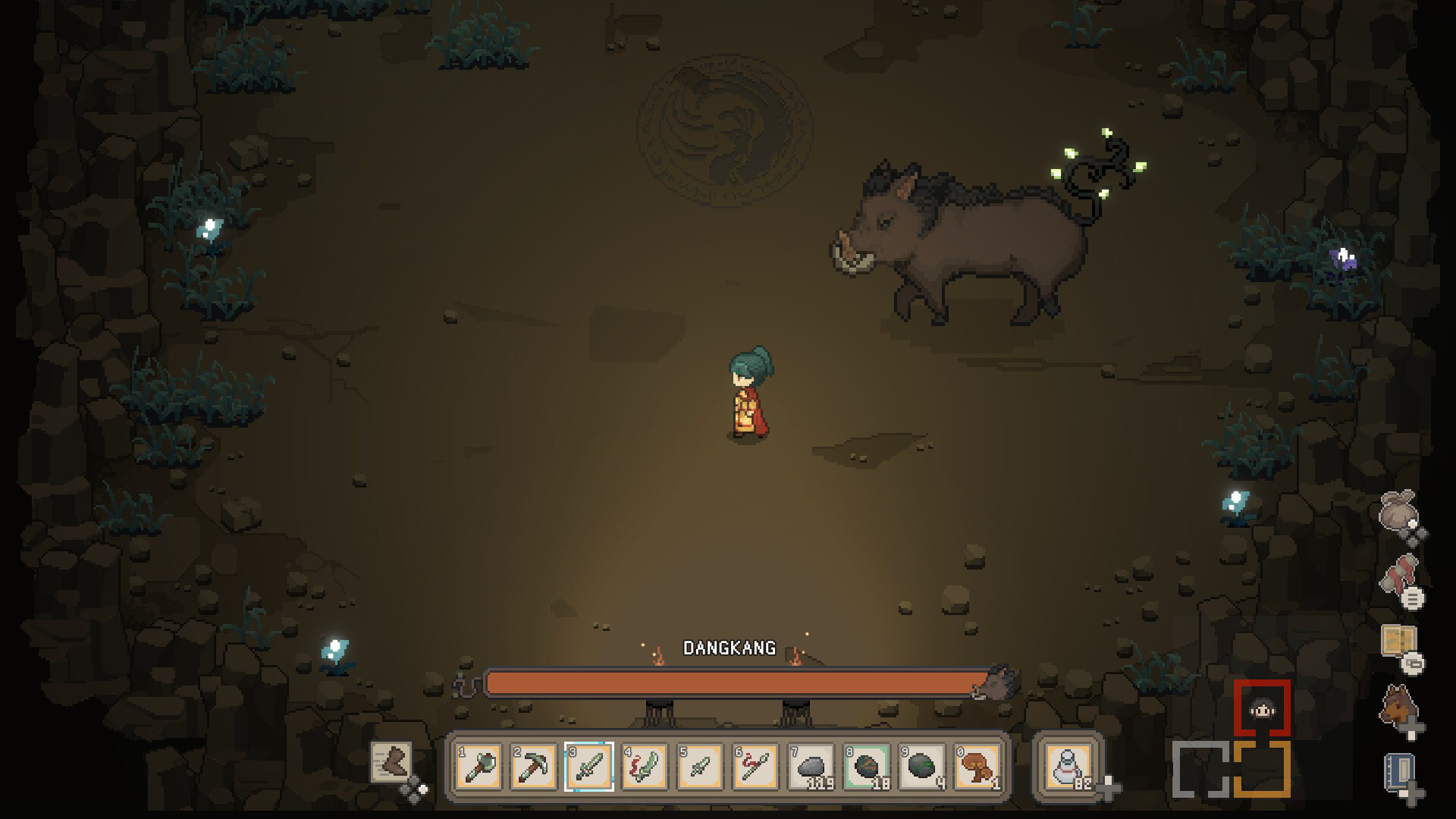Select the red-tasseled curved blade in slot 4
The image size is (1456, 819).
(x=645, y=766)
